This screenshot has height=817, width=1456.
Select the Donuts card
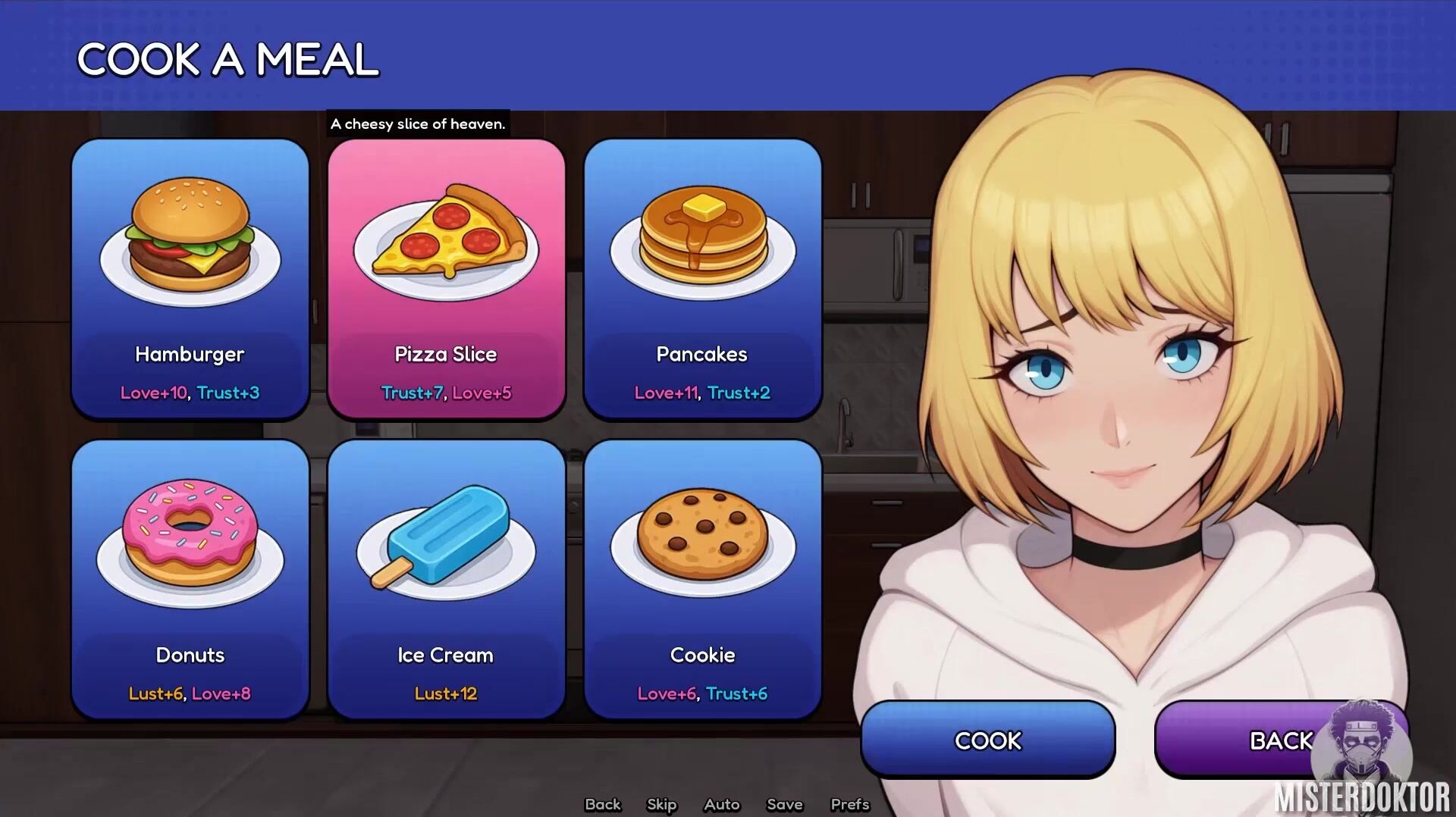190,579
